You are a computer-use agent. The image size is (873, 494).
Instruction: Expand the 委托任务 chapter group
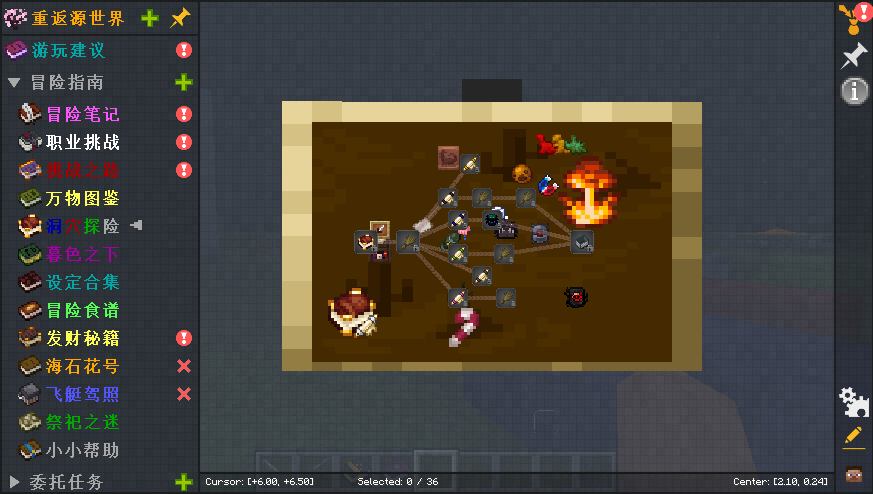[14, 482]
